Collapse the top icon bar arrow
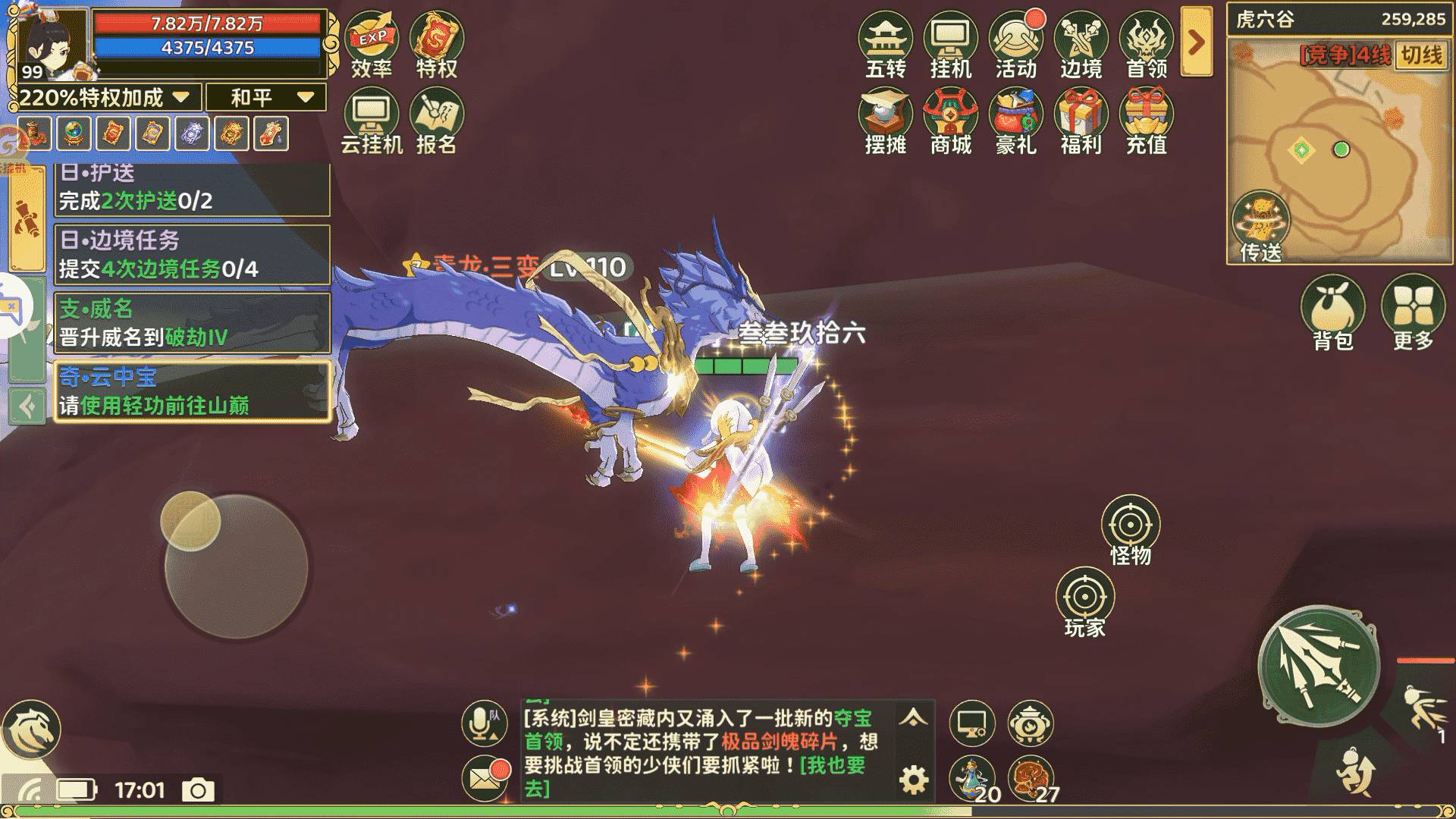 pyautogui.click(x=1196, y=42)
